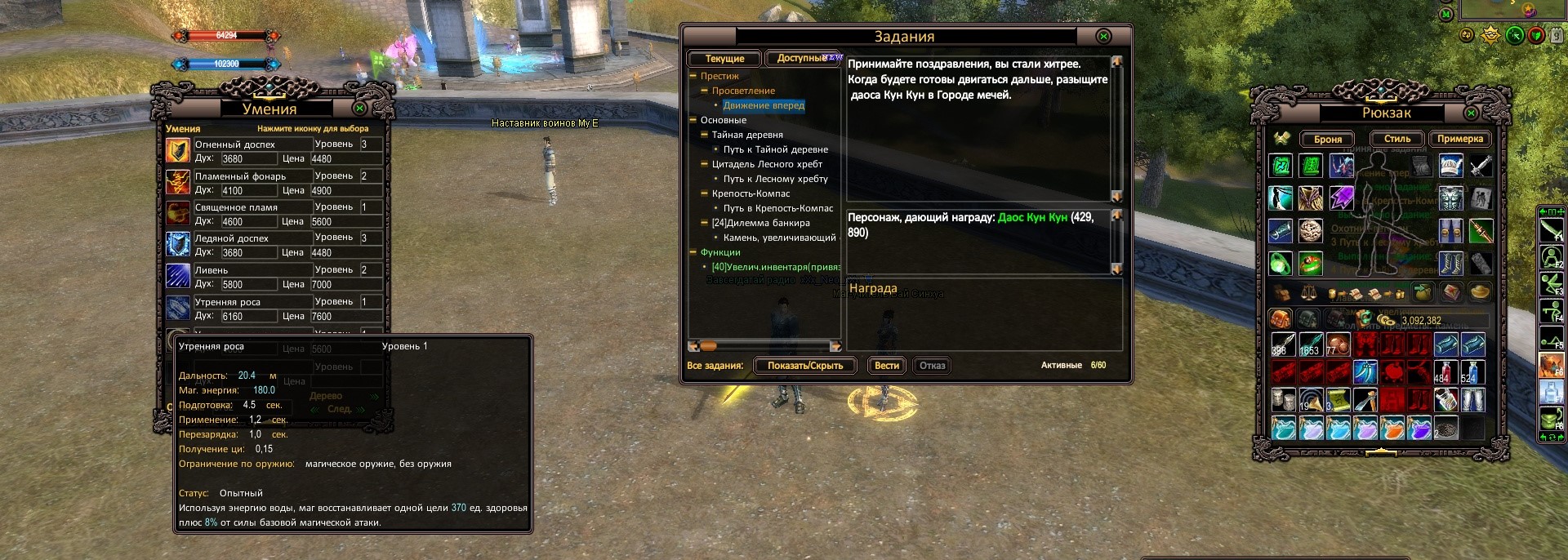Click the Вести quest tracking button
The height and width of the screenshot is (560, 1568).
tap(886, 366)
